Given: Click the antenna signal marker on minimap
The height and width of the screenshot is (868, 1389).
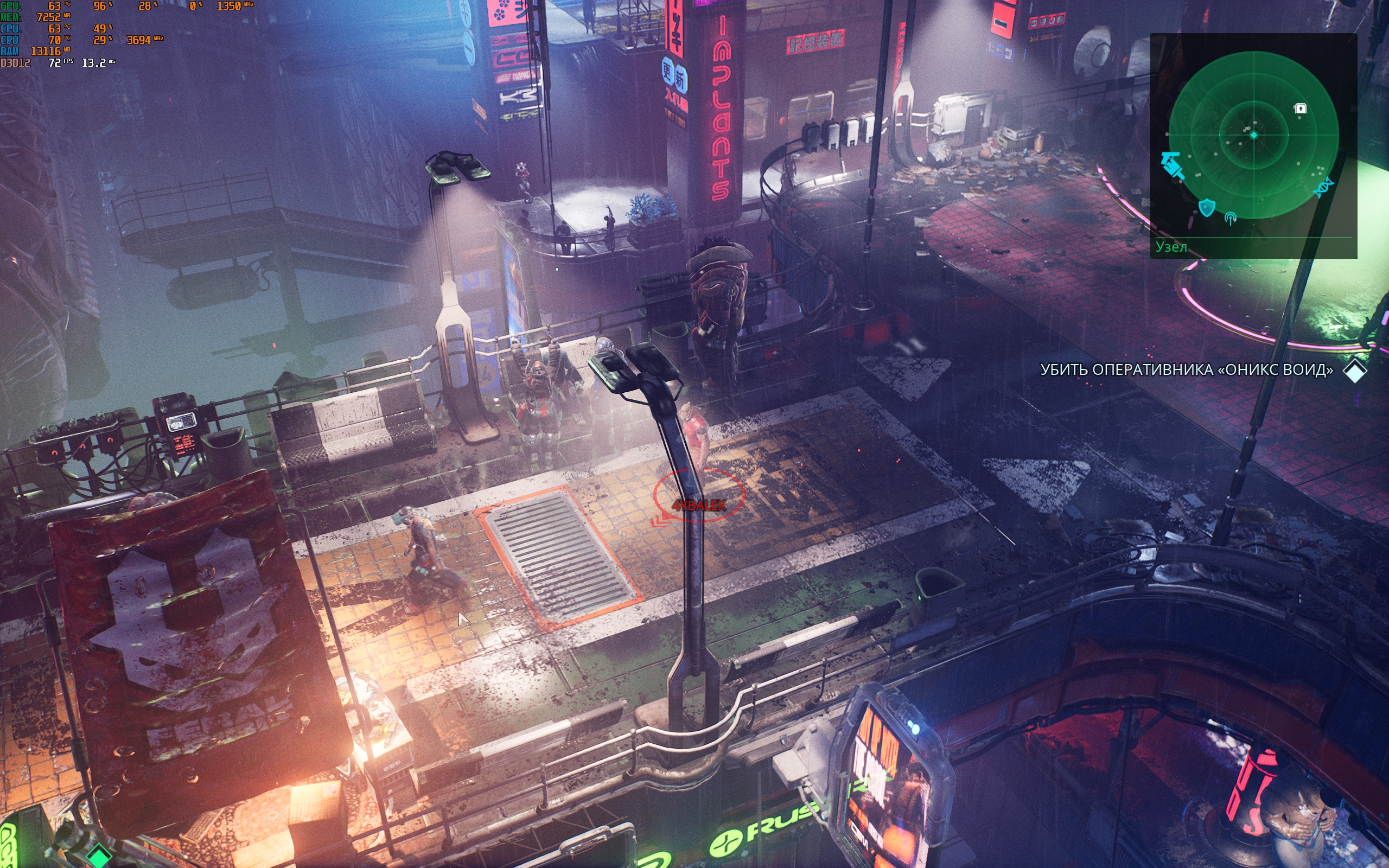Looking at the screenshot, I should [x=1230, y=218].
